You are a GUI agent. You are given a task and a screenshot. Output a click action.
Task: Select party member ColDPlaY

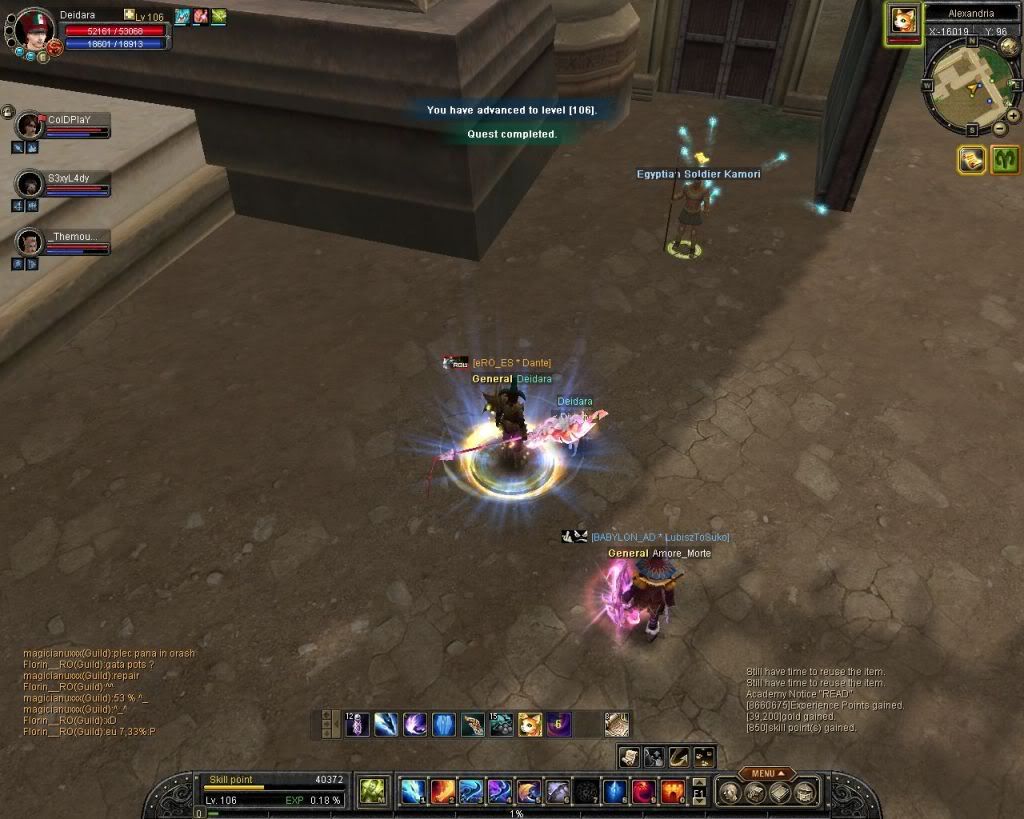pyautogui.click(x=31, y=126)
